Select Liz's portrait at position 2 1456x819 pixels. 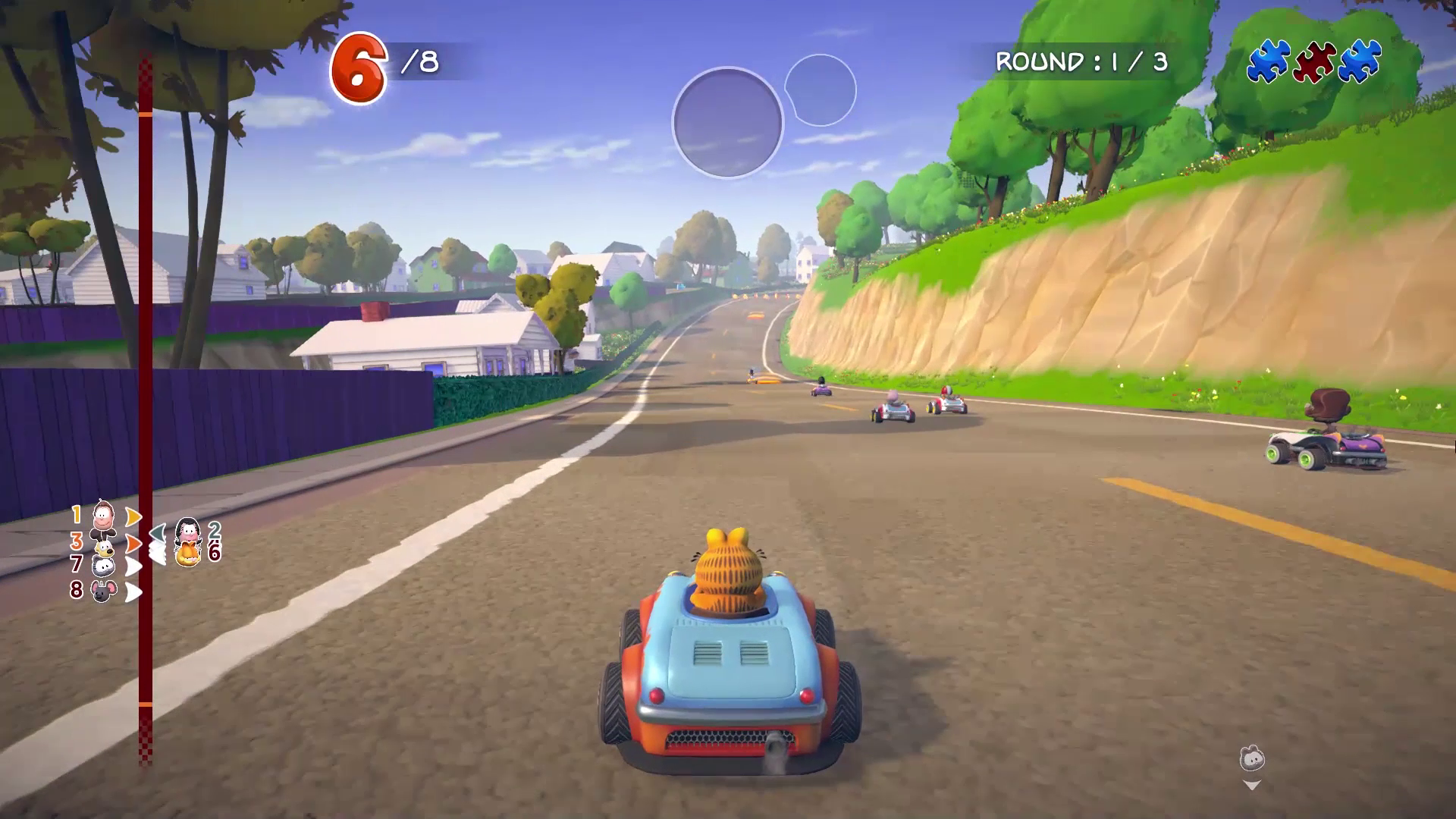click(187, 529)
